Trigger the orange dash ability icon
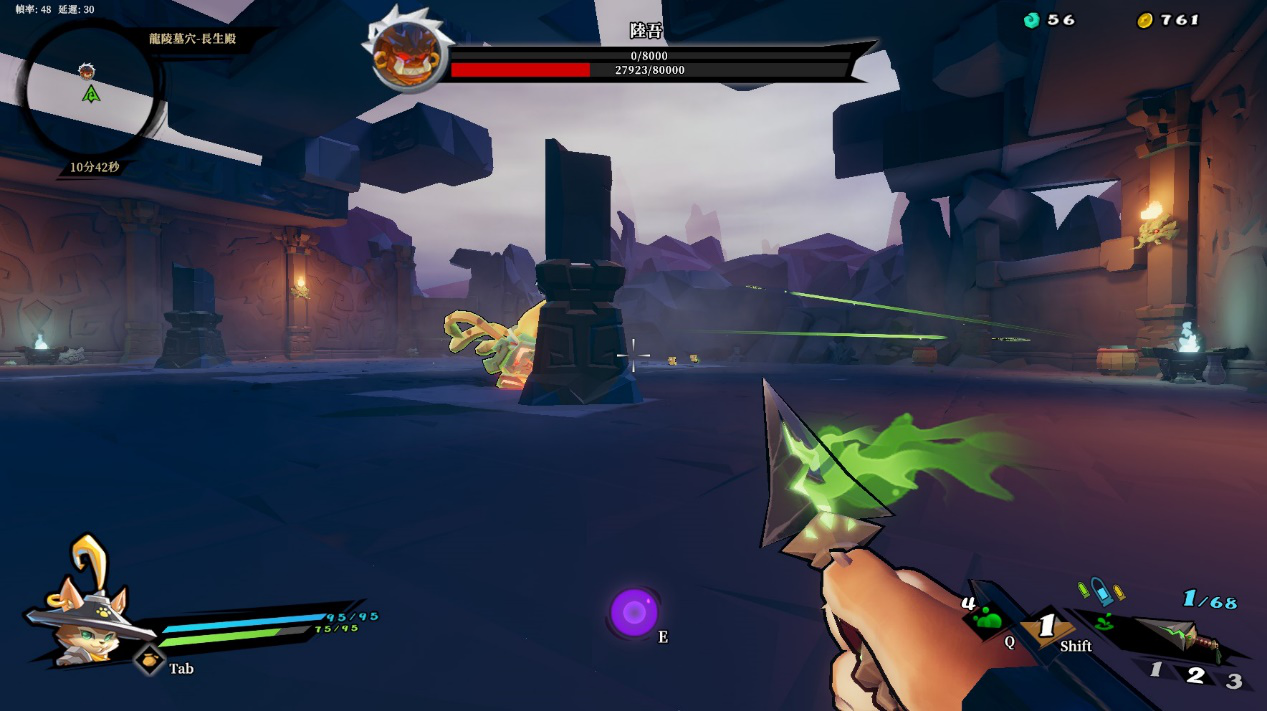 coord(1046,627)
